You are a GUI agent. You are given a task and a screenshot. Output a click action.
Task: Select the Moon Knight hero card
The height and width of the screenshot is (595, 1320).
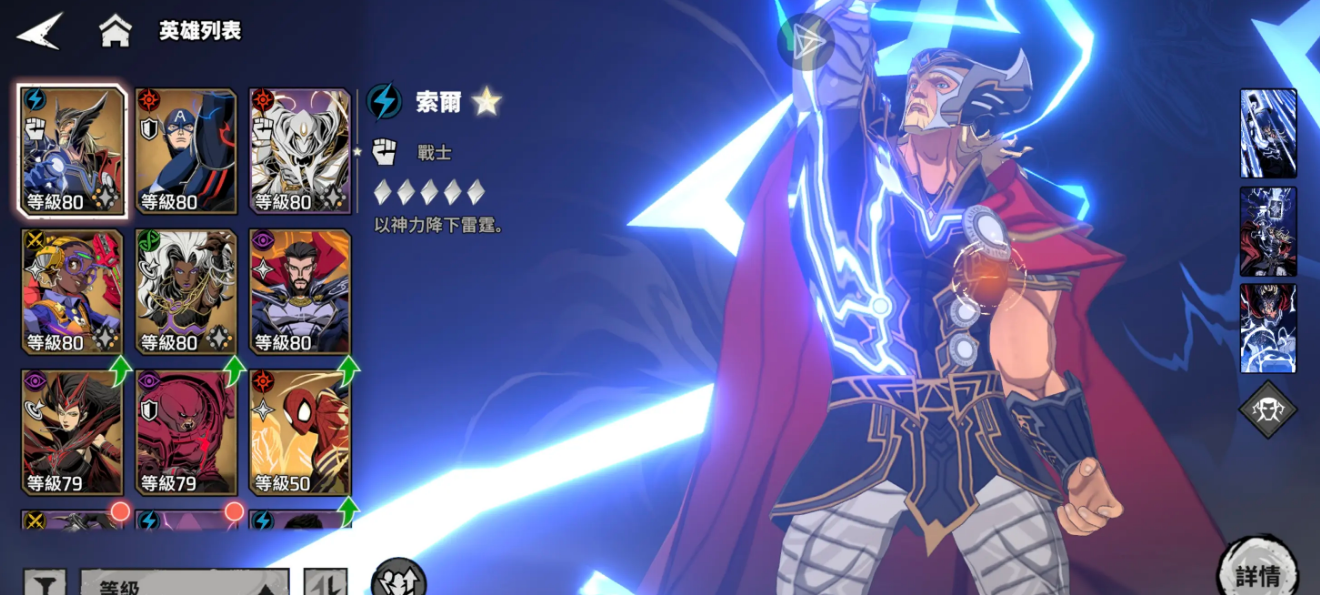(300, 151)
